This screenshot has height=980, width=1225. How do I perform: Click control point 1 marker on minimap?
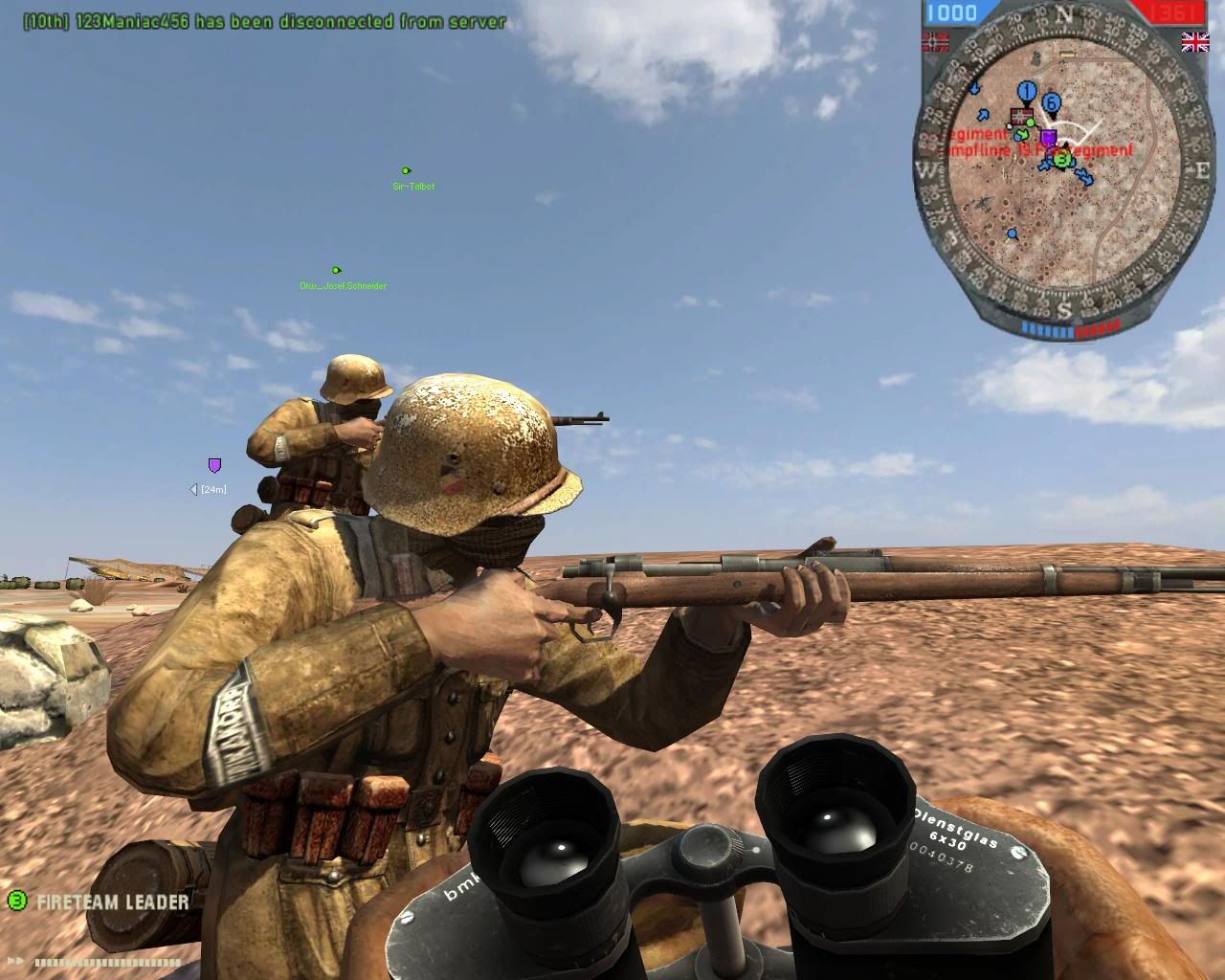pos(1025,91)
